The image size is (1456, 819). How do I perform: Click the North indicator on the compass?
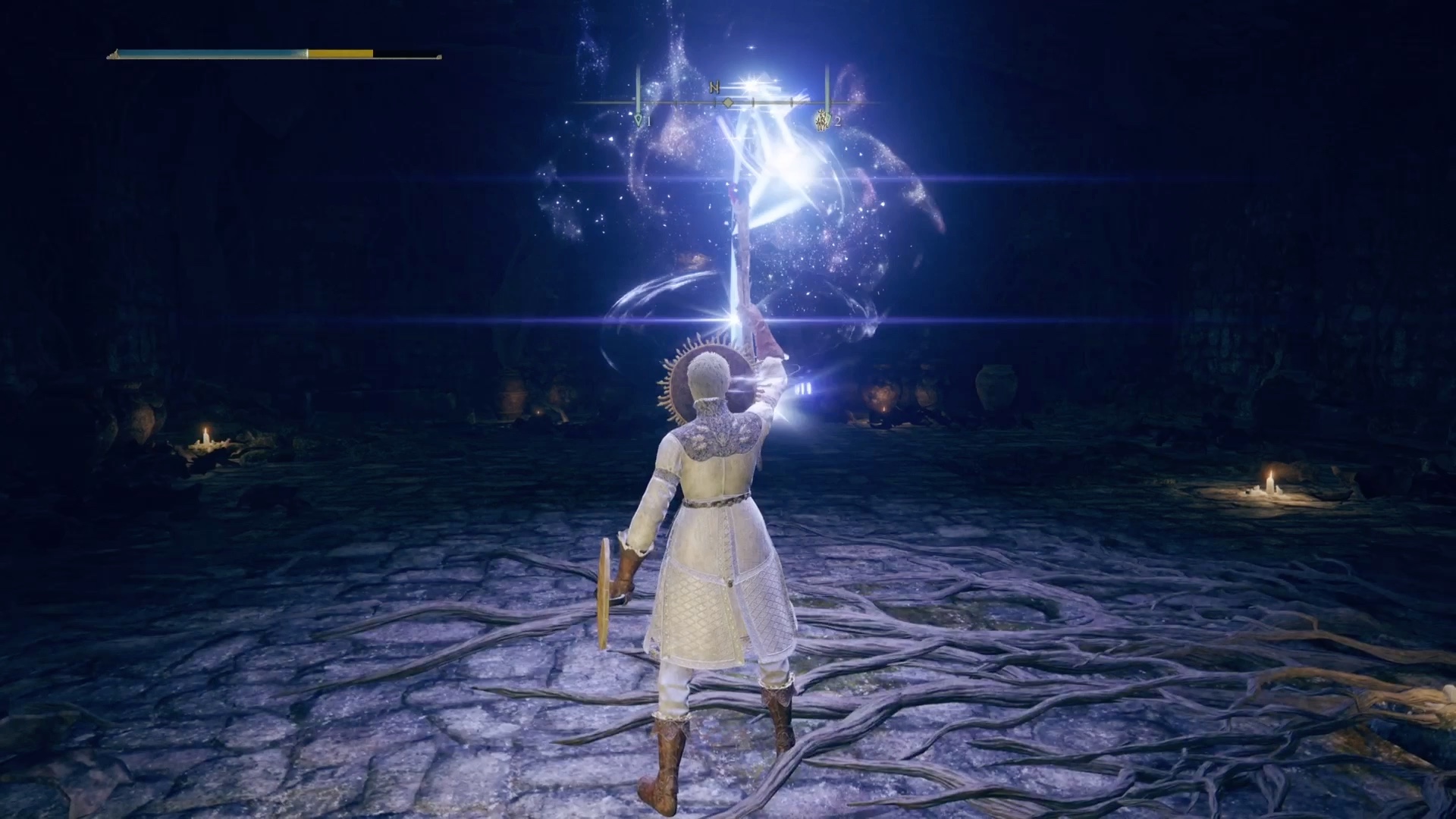tap(714, 87)
